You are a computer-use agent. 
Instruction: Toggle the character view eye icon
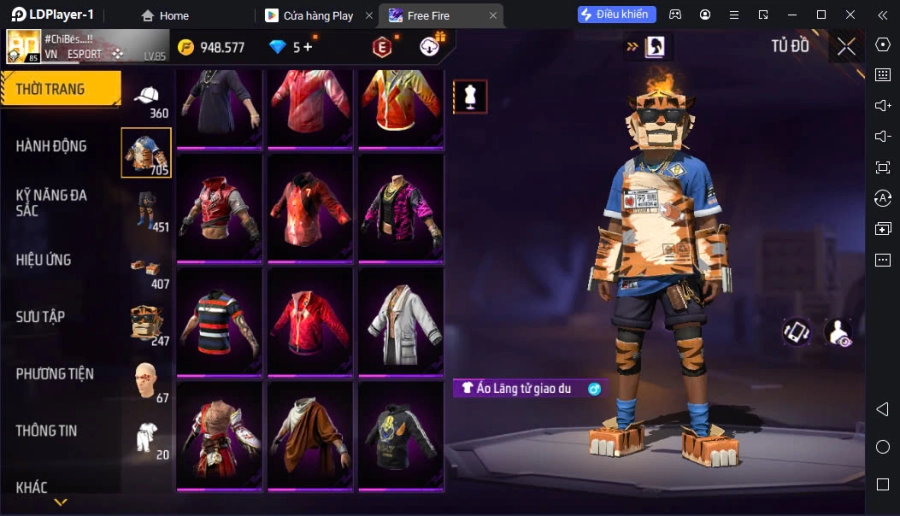point(839,334)
